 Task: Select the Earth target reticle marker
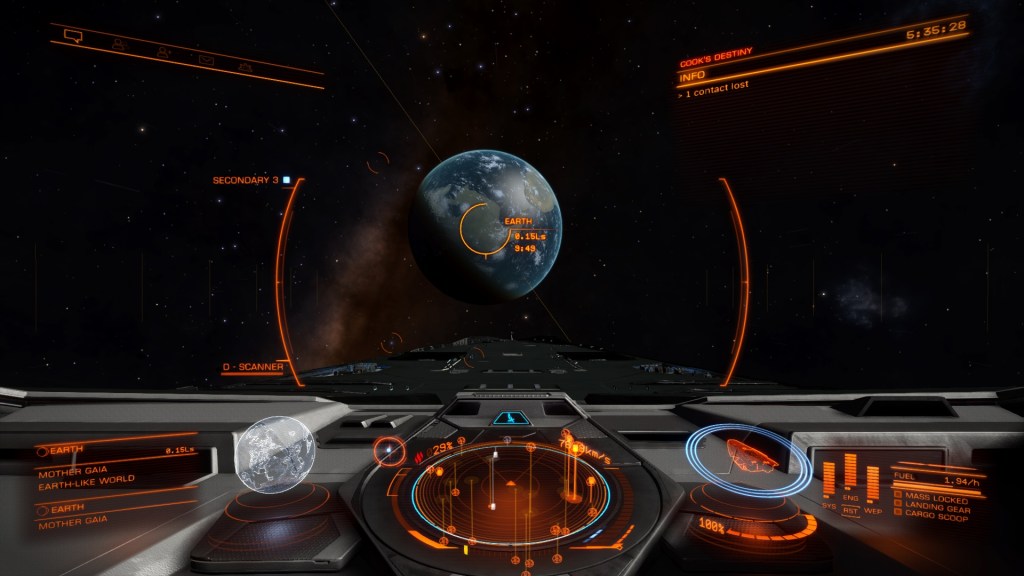[x=479, y=228]
